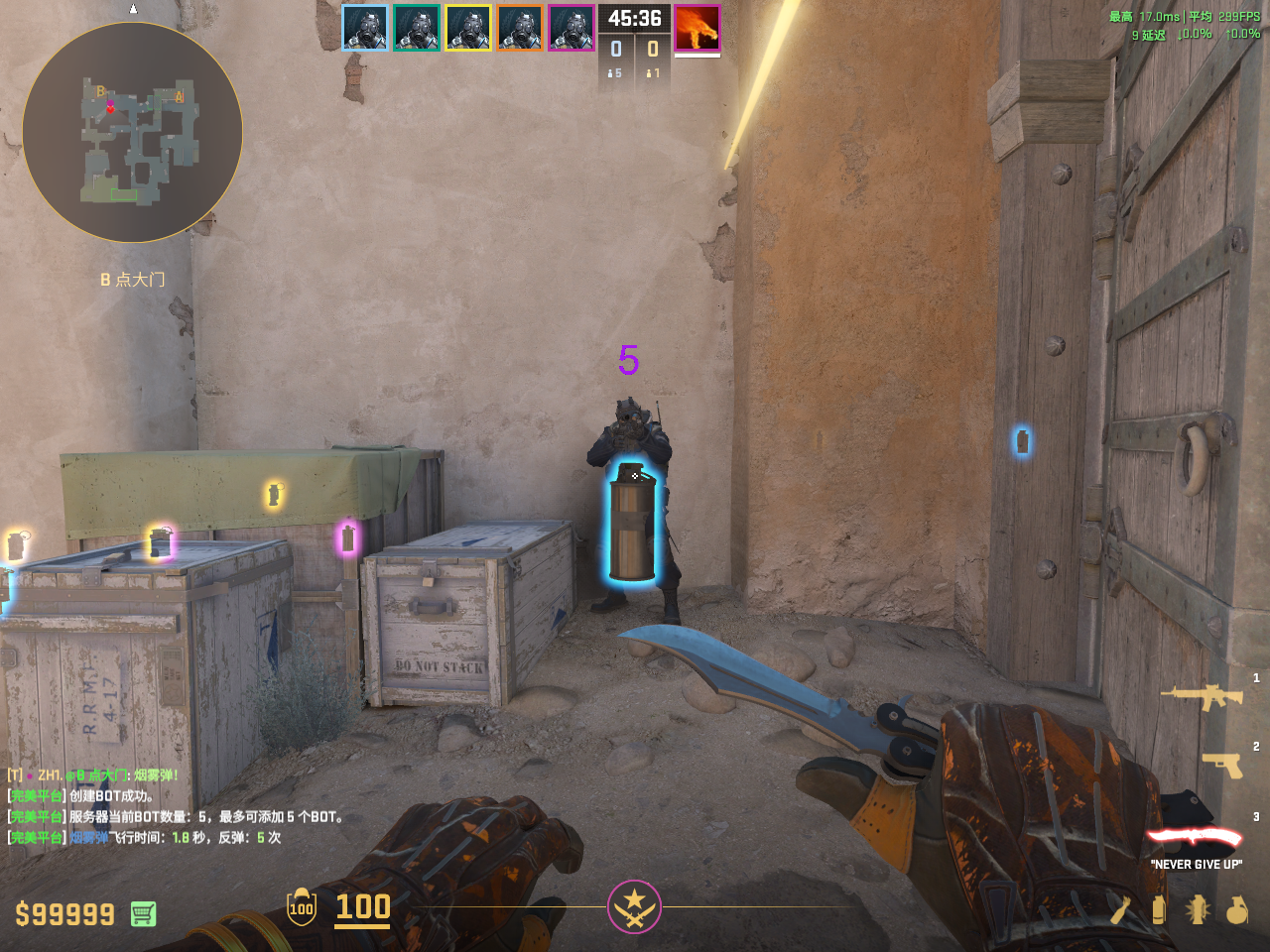The width and height of the screenshot is (1270, 952).
Task: Choose the molotov grenade icon
Action: coord(1120,909)
